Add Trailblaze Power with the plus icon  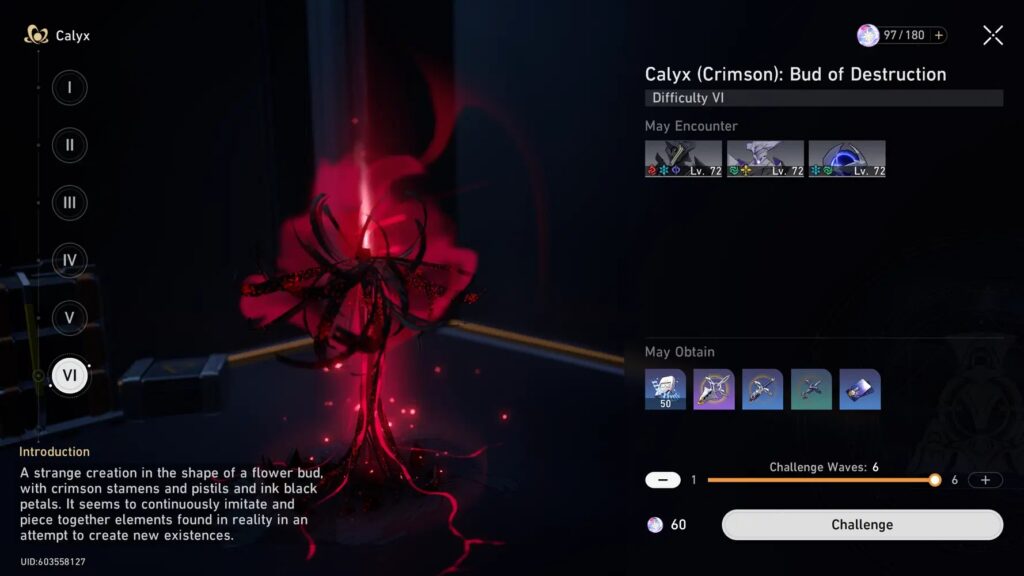click(938, 35)
